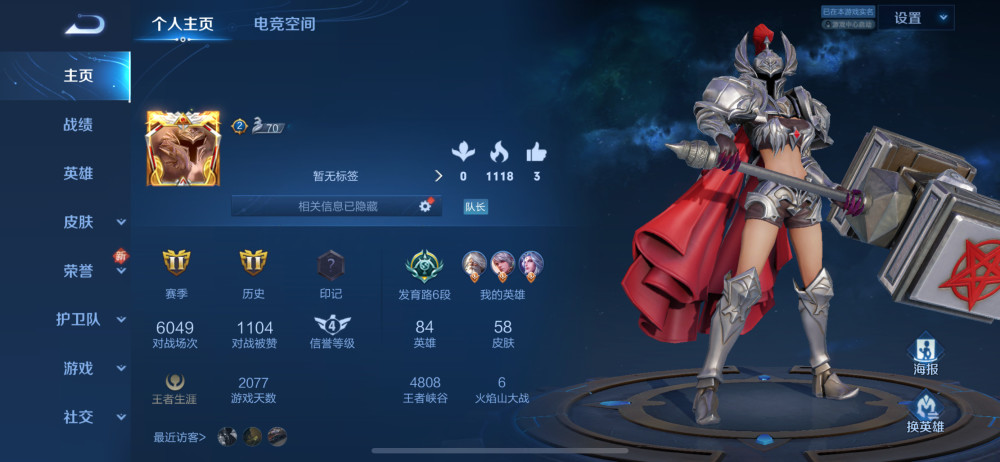1000x462 pixels.
Task: Open the 战绩 sidebar section
Action: tap(78, 124)
